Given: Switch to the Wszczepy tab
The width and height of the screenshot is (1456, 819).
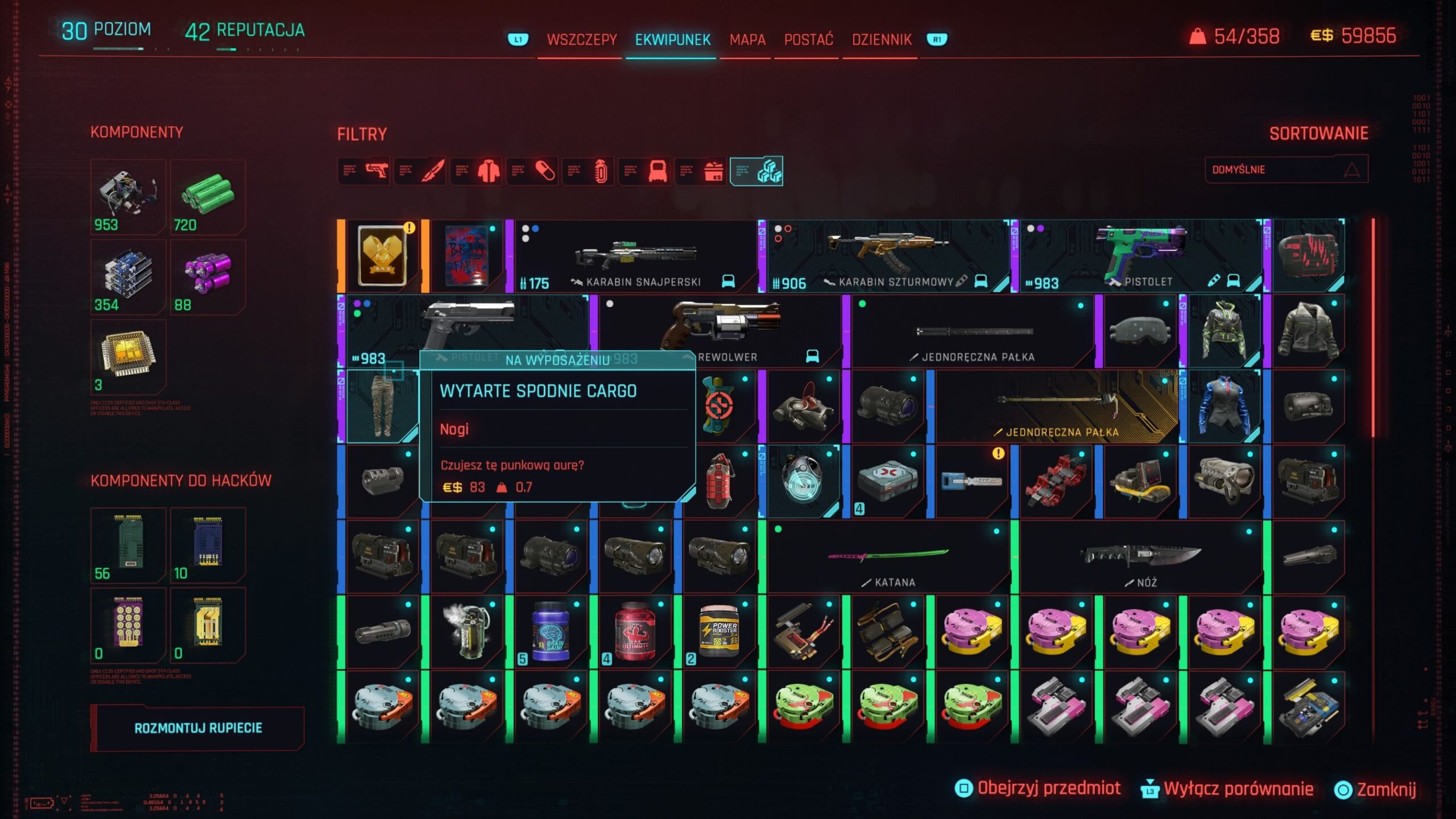Looking at the screenshot, I should [x=581, y=40].
